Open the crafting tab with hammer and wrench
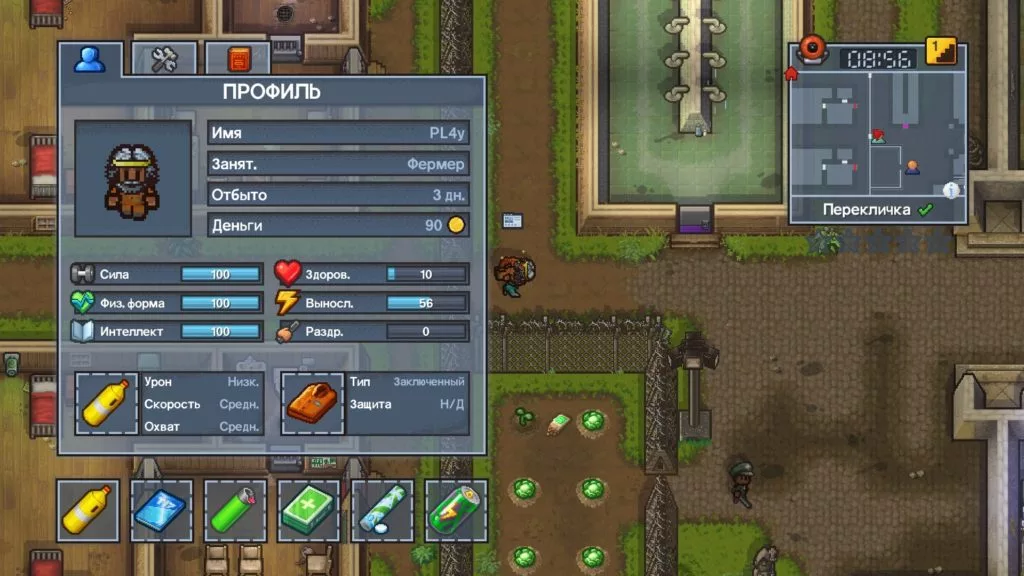This screenshot has height=576, width=1024. pos(164,60)
